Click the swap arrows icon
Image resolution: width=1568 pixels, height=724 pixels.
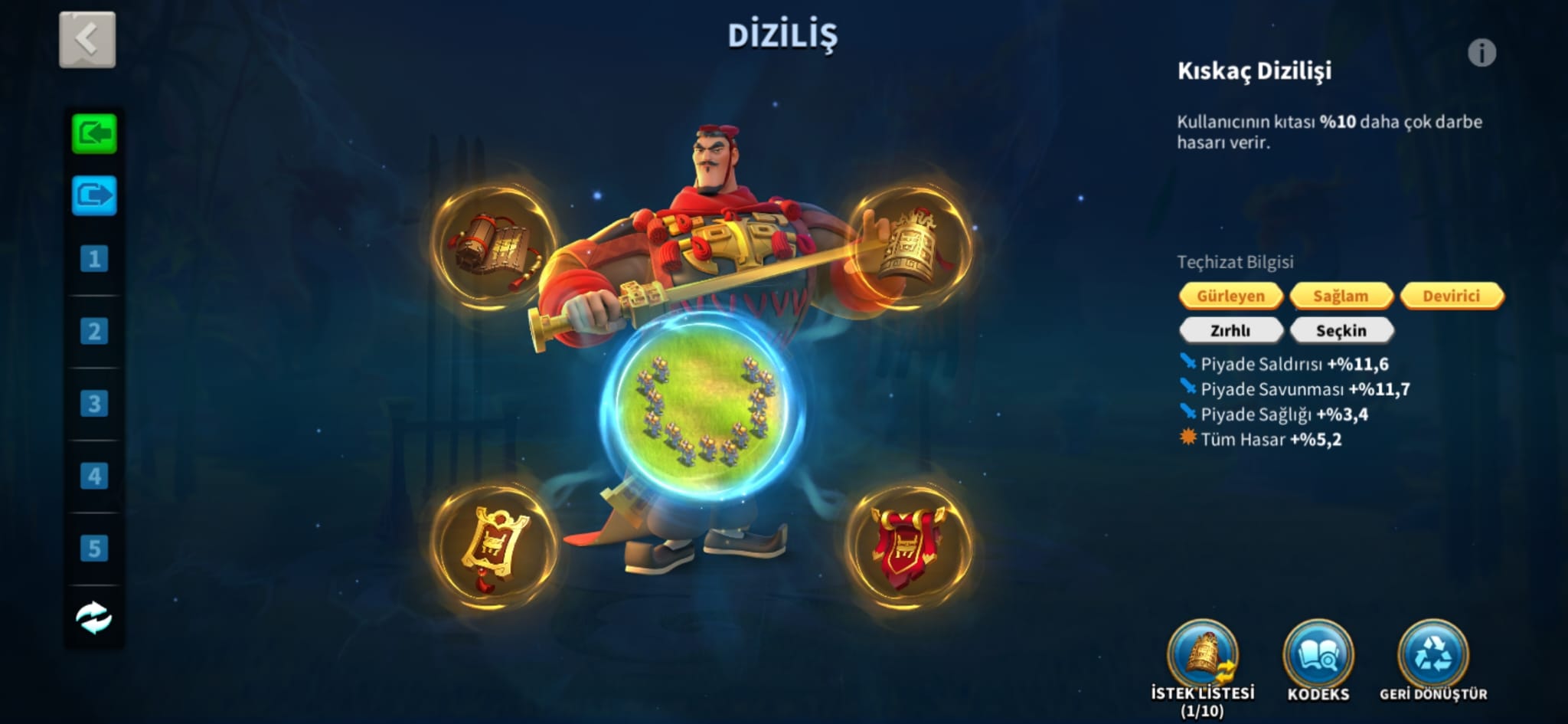94,618
